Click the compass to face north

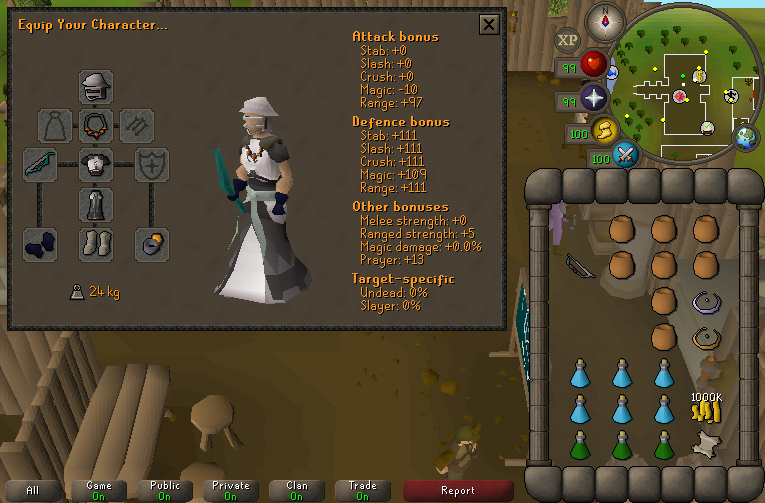604,18
